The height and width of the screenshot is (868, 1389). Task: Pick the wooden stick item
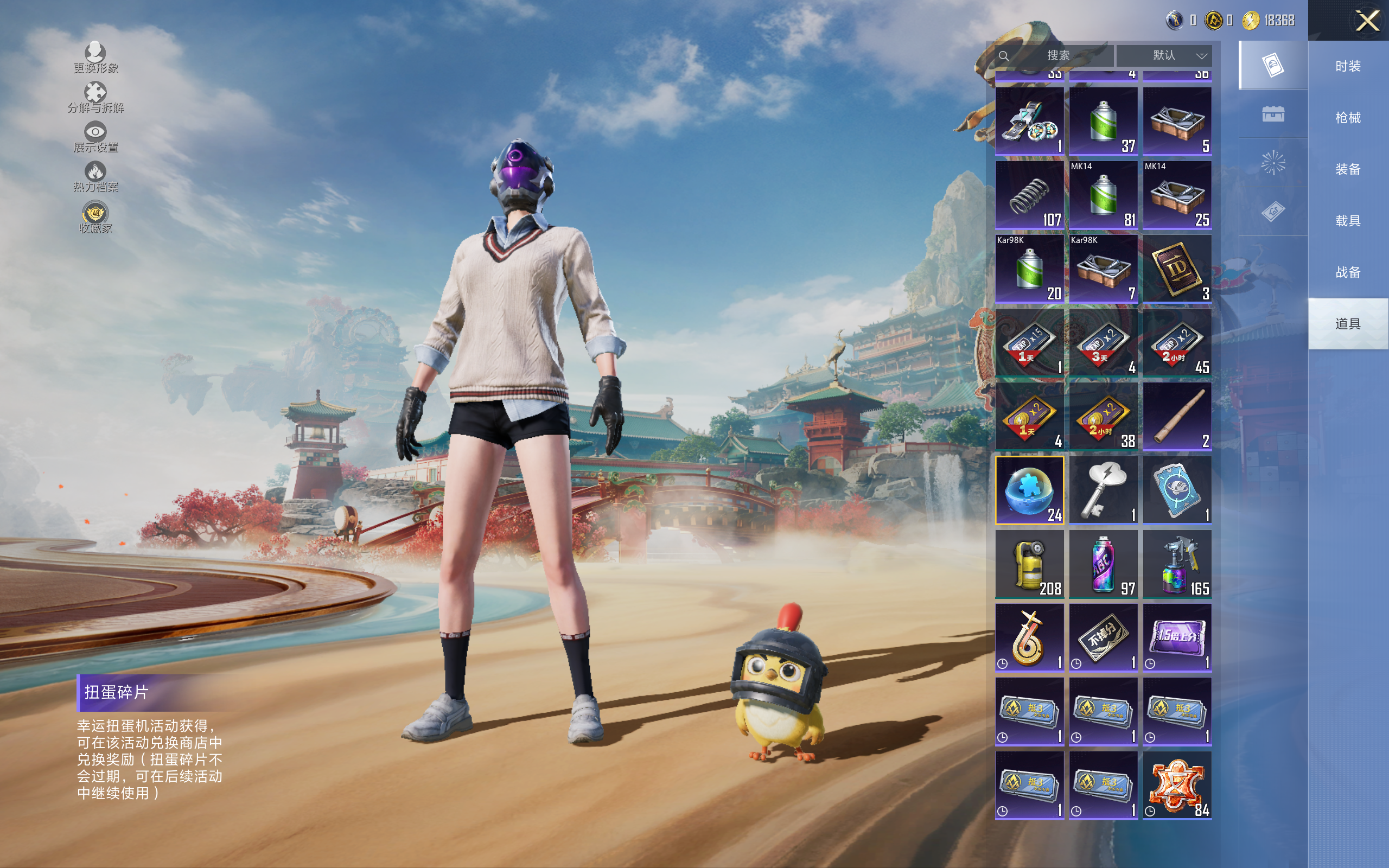point(1177,416)
